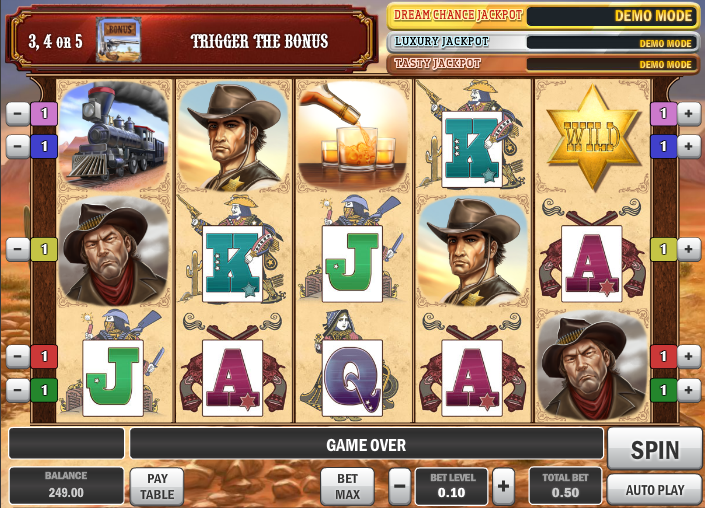Start Auto Play mode

coord(654,490)
